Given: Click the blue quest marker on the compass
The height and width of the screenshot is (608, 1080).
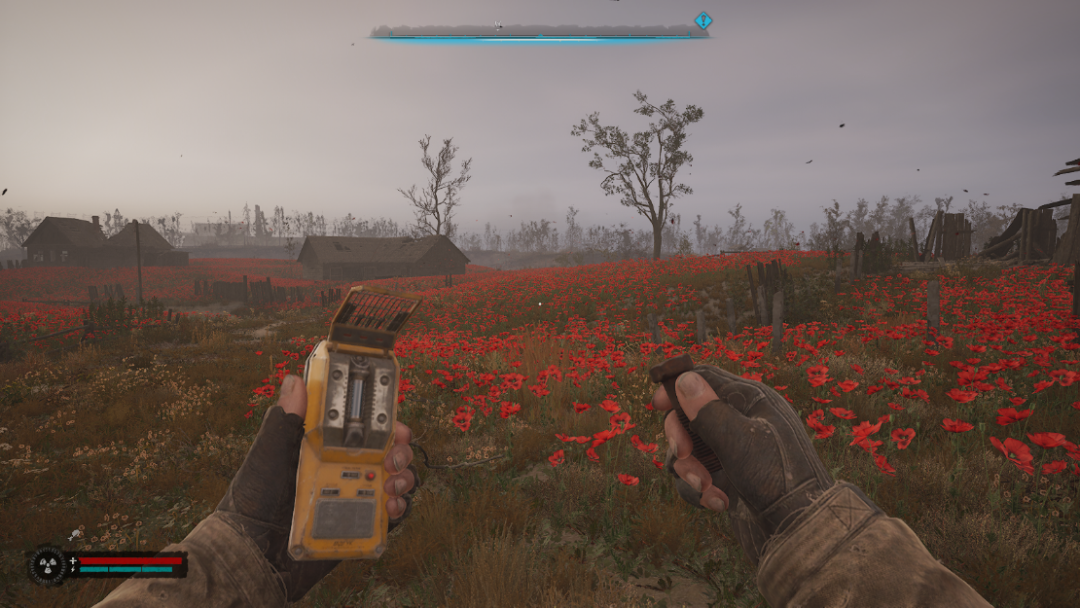Looking at the screenshot, I should click(703, 20).
